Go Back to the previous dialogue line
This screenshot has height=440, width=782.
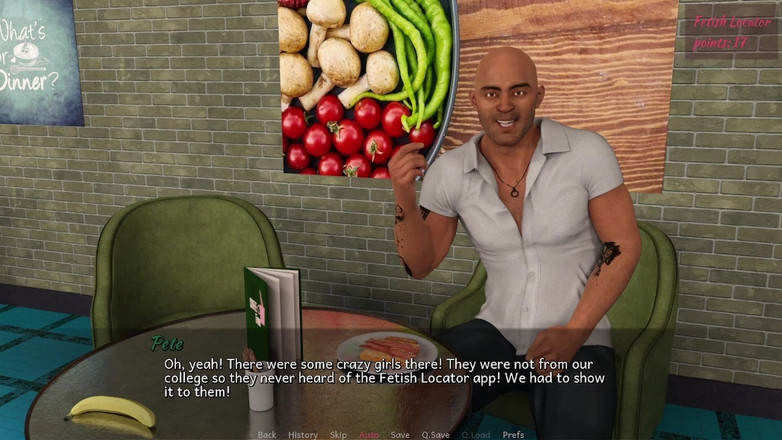[267, 435]
